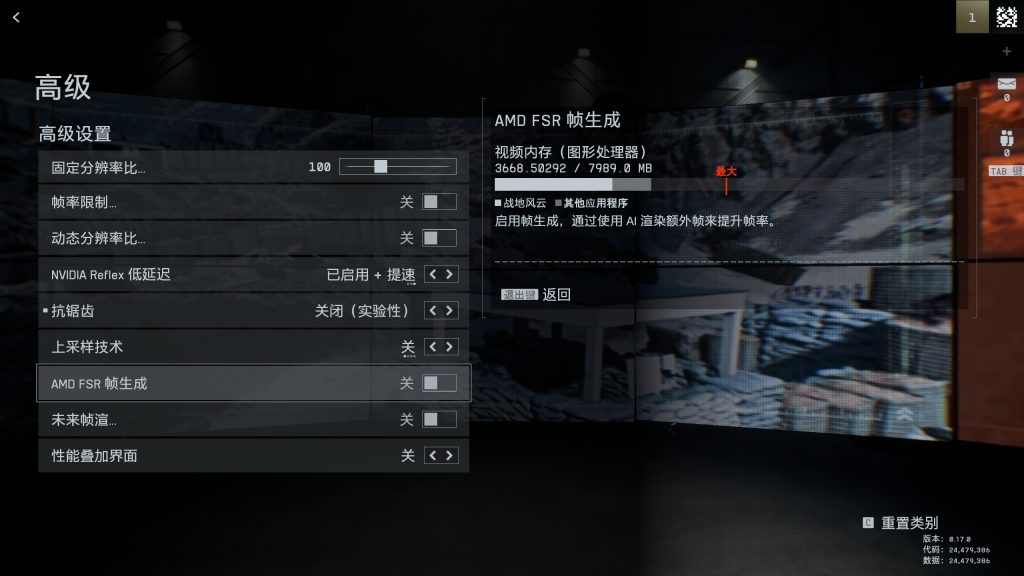Viewport: 1024px width, 576px height.
Task: Toggle the 帧率限制 switch
Action: (439, 202)
